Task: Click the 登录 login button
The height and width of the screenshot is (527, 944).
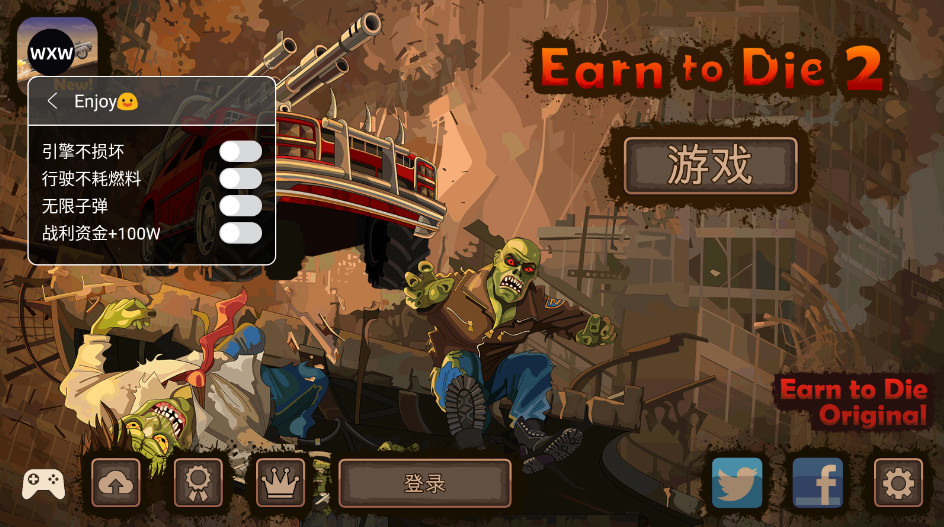Action: pyautogui.click(x=425, y=484)
